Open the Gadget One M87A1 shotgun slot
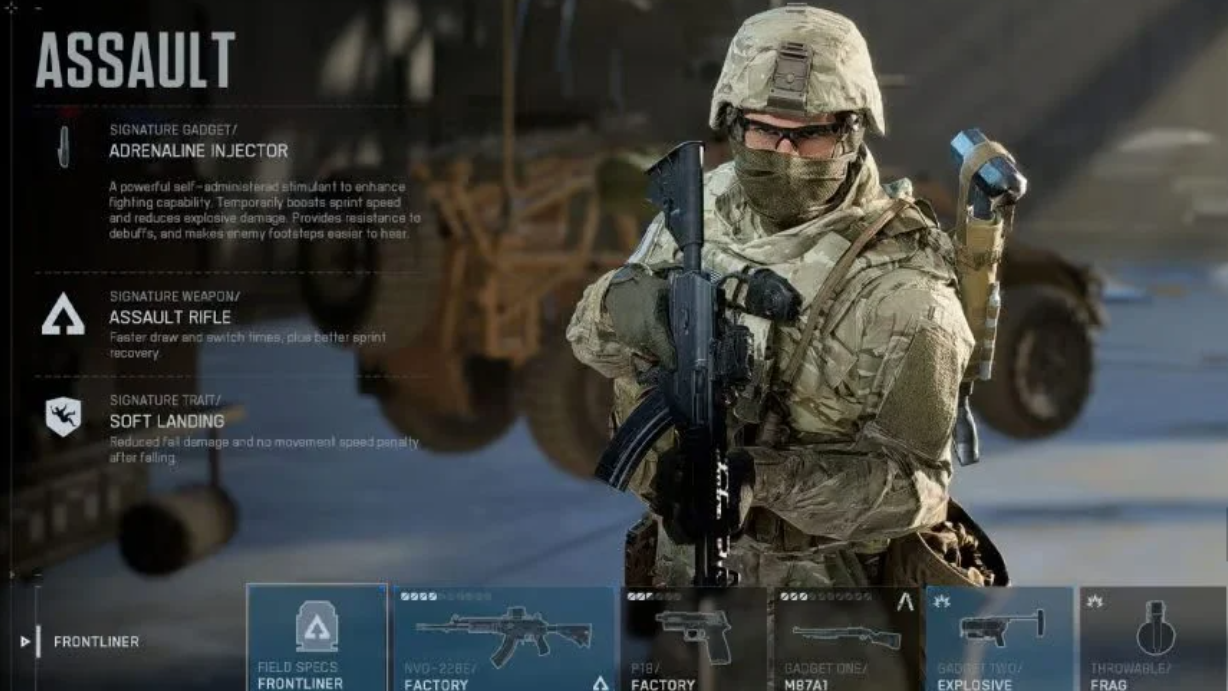Image resolution: width=1228 pixels, height=691 pixels. pos(847,638)
